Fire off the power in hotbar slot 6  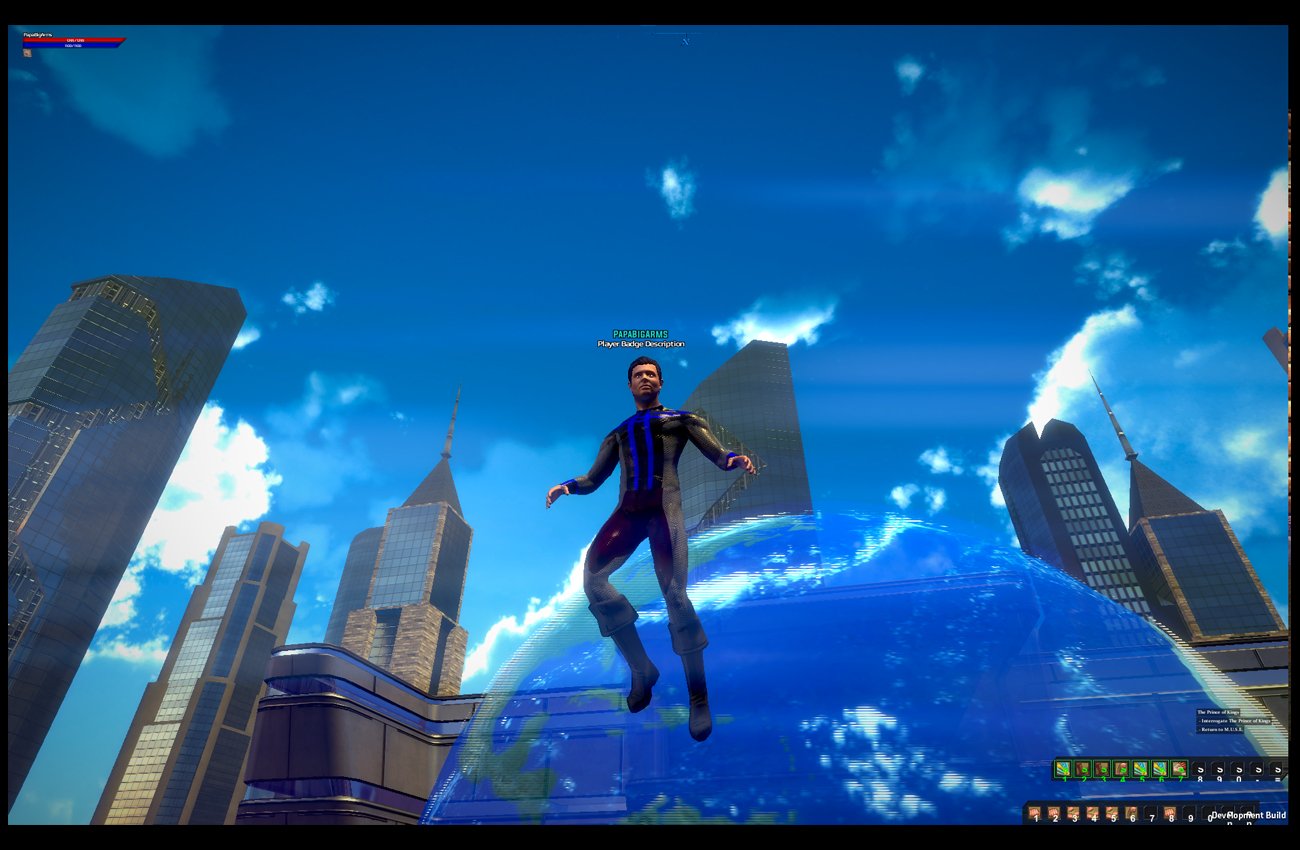tap(1160, 769)
